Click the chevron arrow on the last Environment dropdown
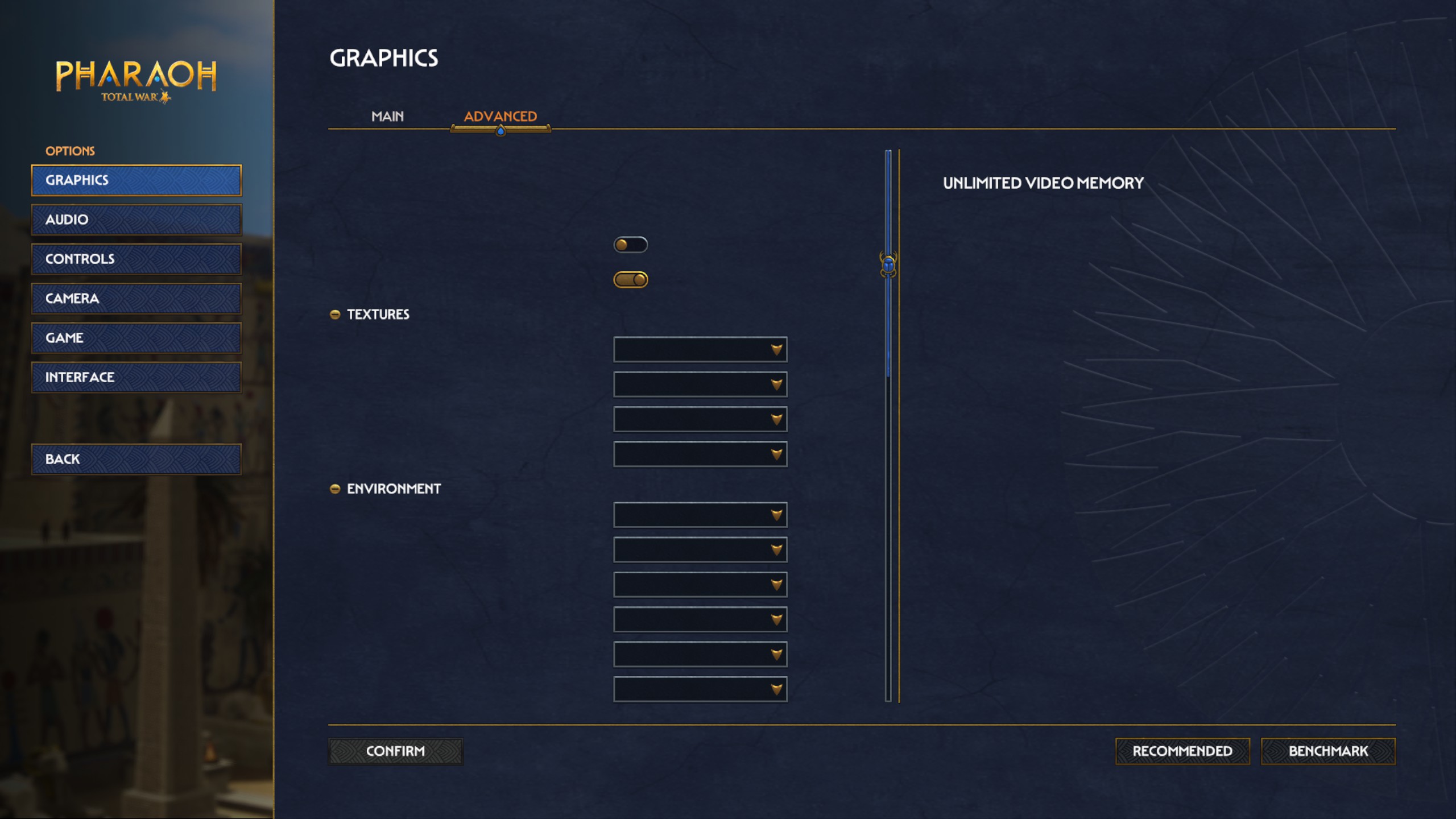The height and width of the screenshot is (819, 1456). click(776, 689)
